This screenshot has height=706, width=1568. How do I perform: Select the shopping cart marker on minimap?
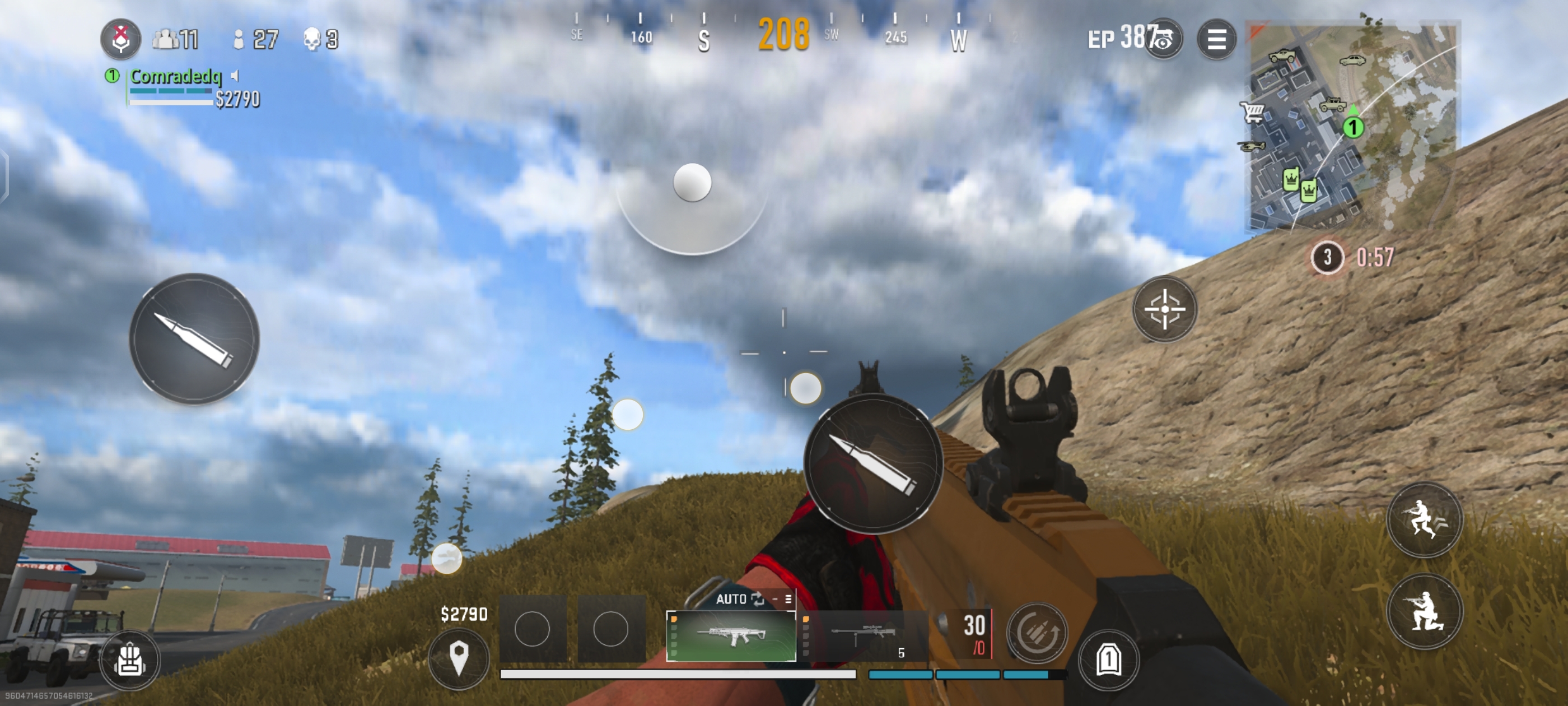coord(1253,112)
